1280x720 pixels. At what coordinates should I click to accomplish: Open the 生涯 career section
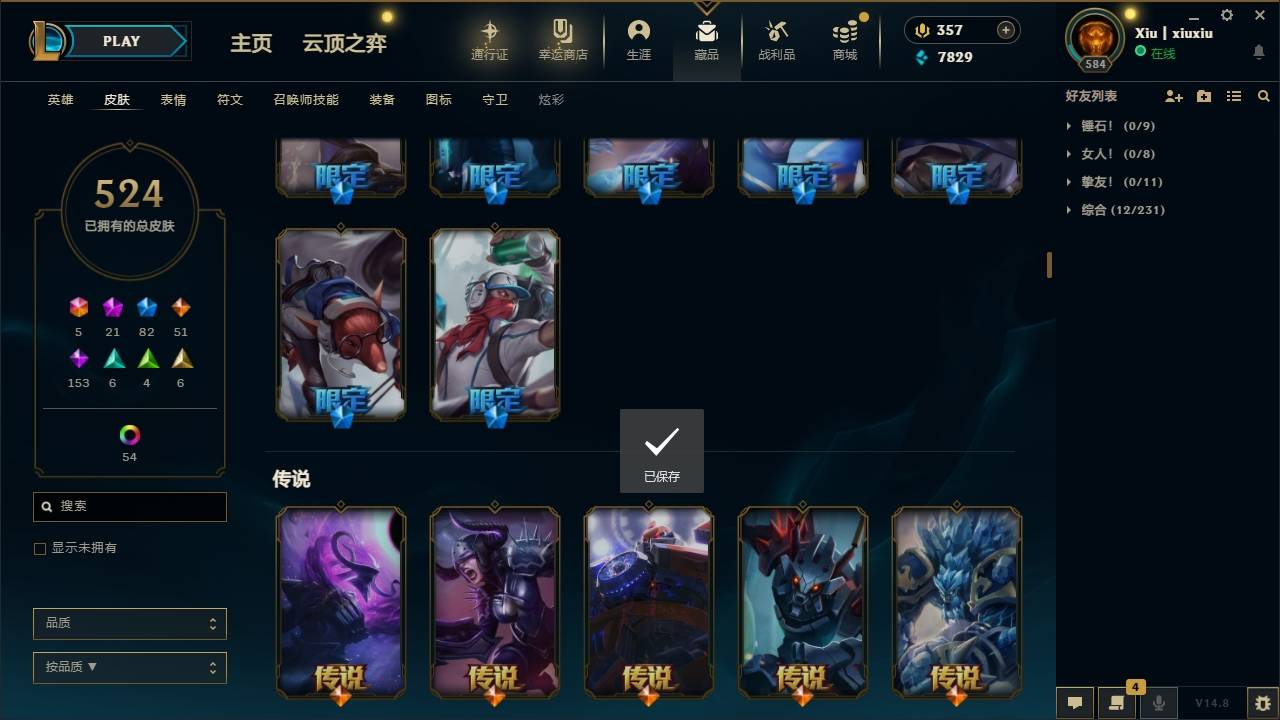click(x=639, y=40)
